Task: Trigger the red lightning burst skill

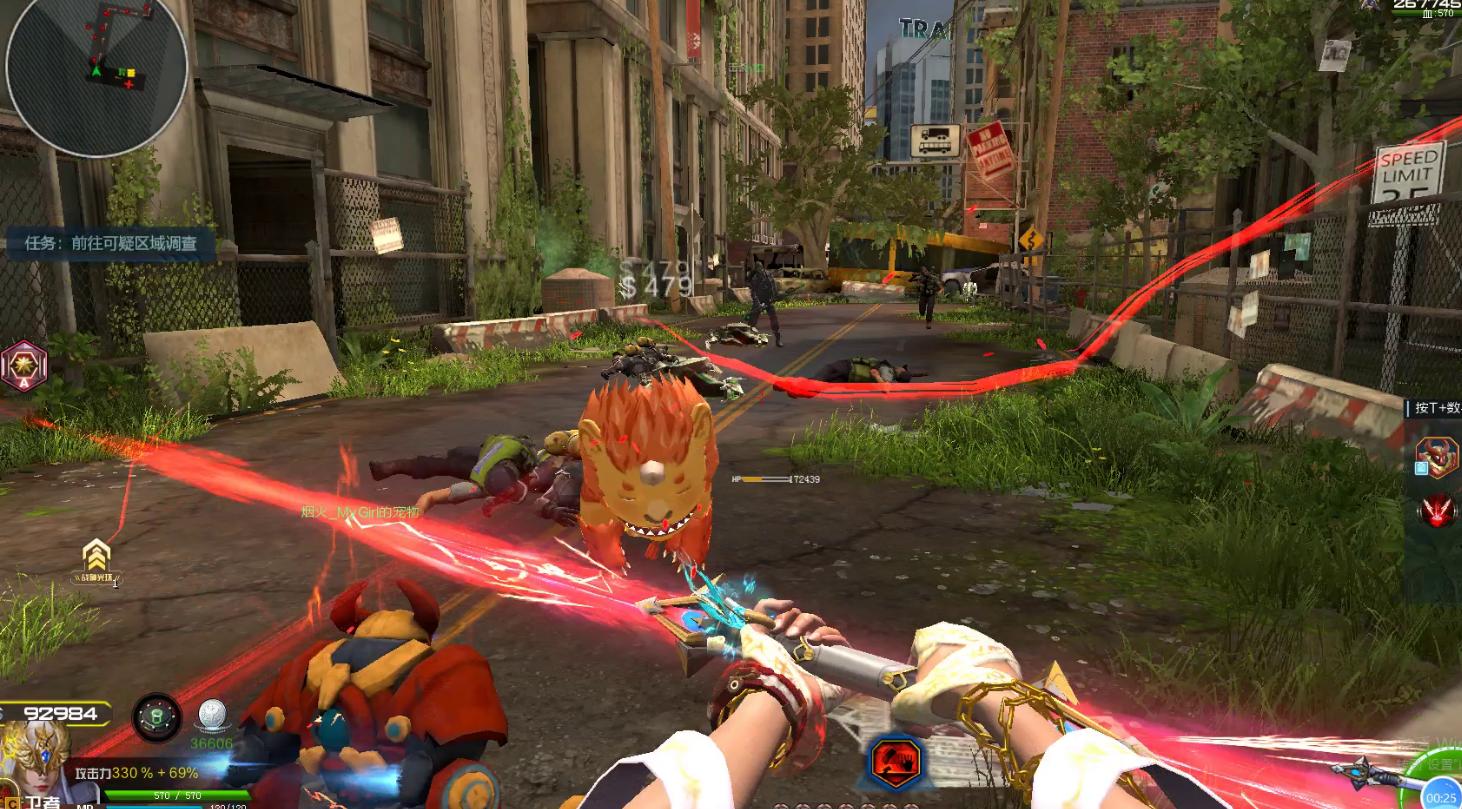Action: pos(1438,511)
